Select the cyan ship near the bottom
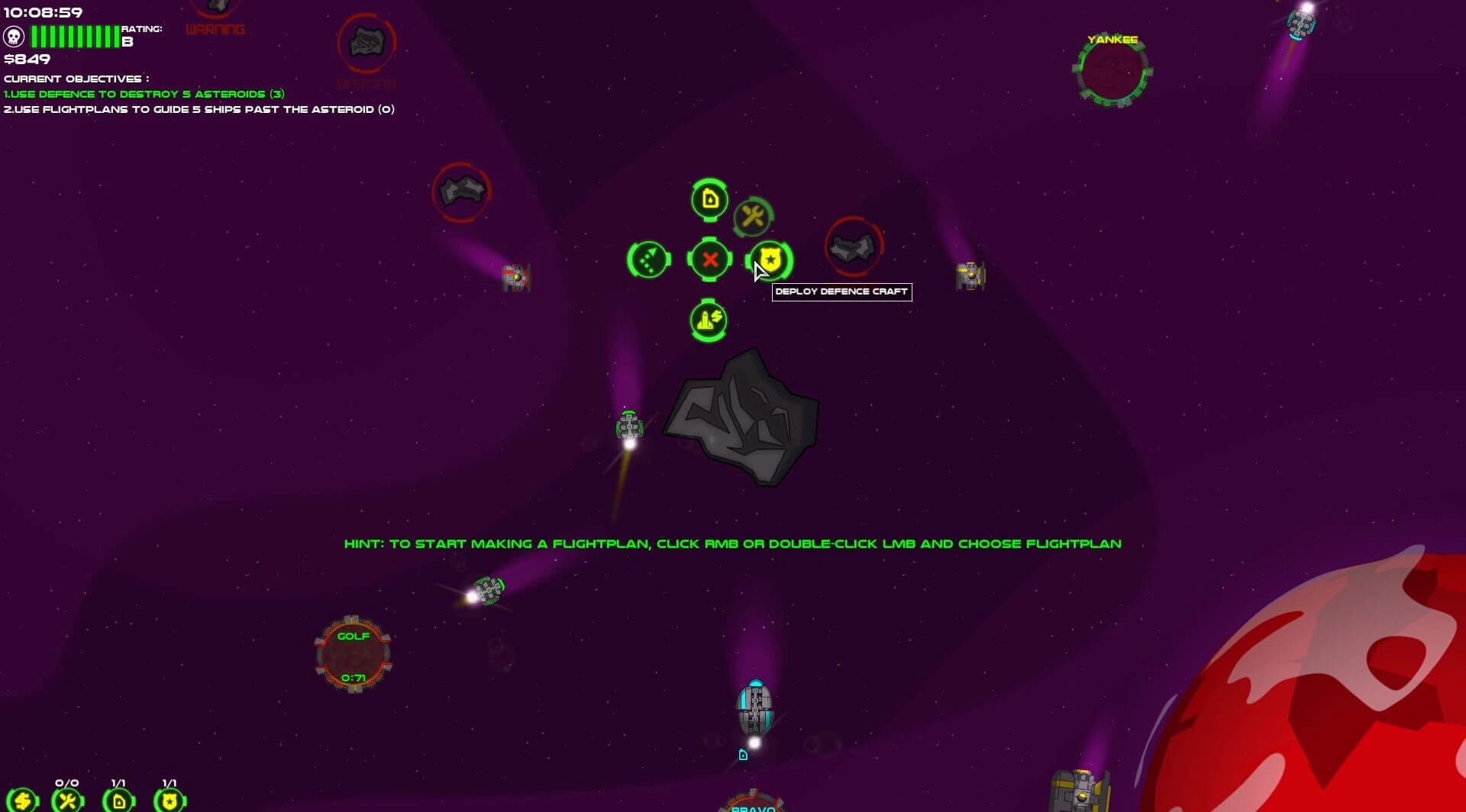This screenshot has height=812, width=1466. pos(754,706)
